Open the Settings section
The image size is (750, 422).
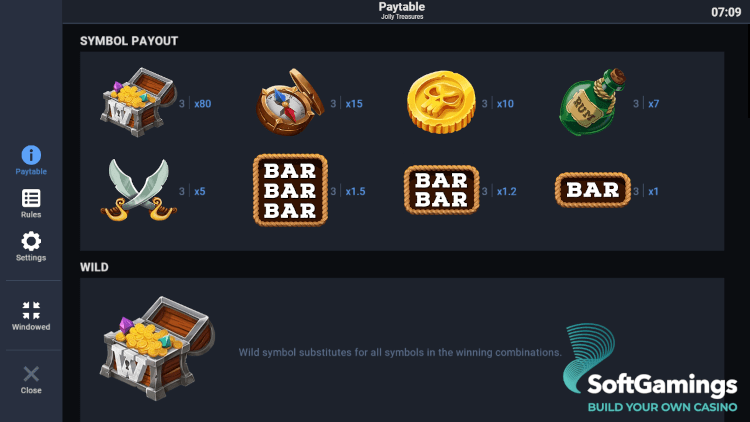[31, 246]
